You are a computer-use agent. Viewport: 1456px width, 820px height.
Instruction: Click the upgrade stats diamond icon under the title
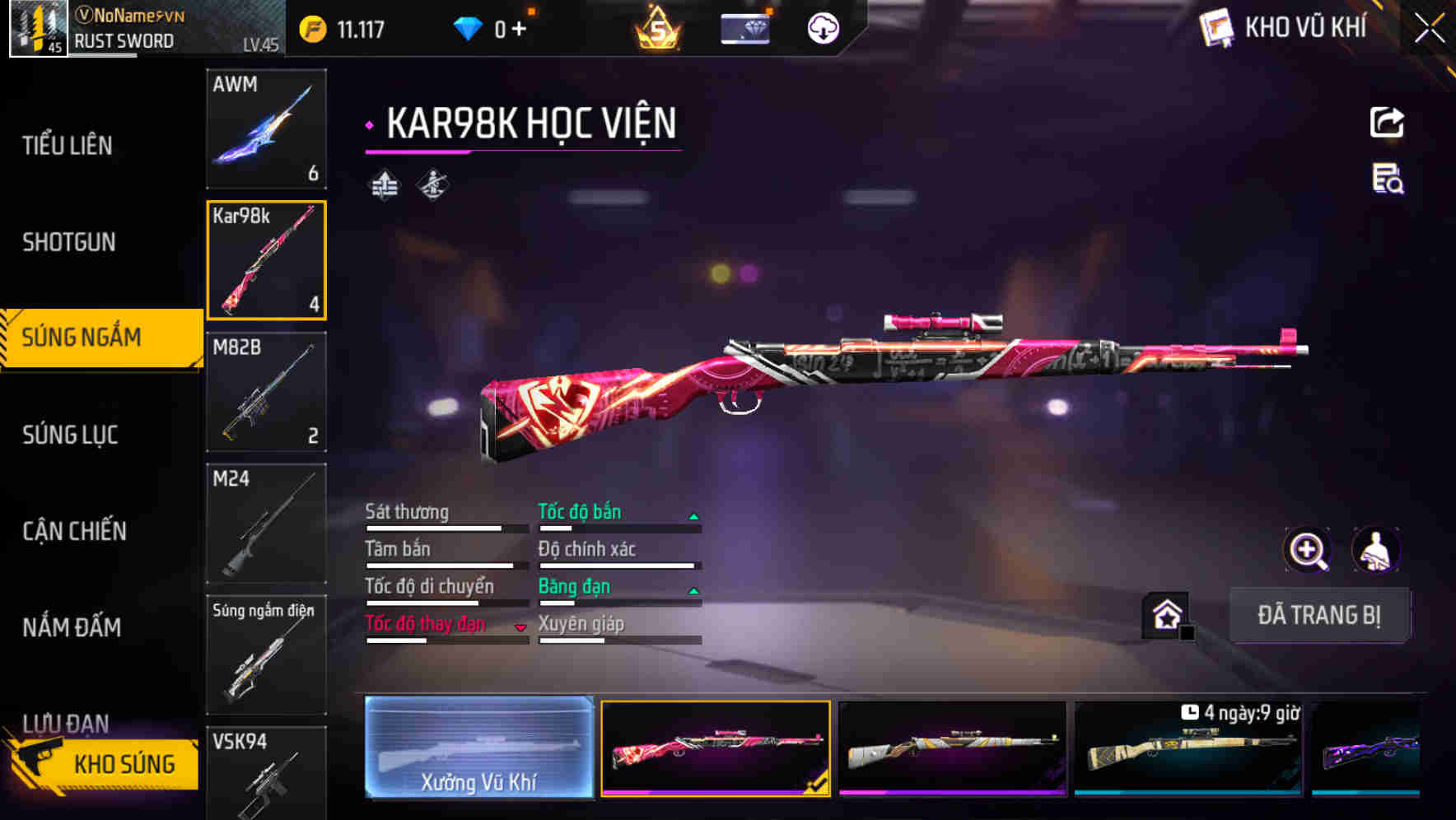(383, 184)
